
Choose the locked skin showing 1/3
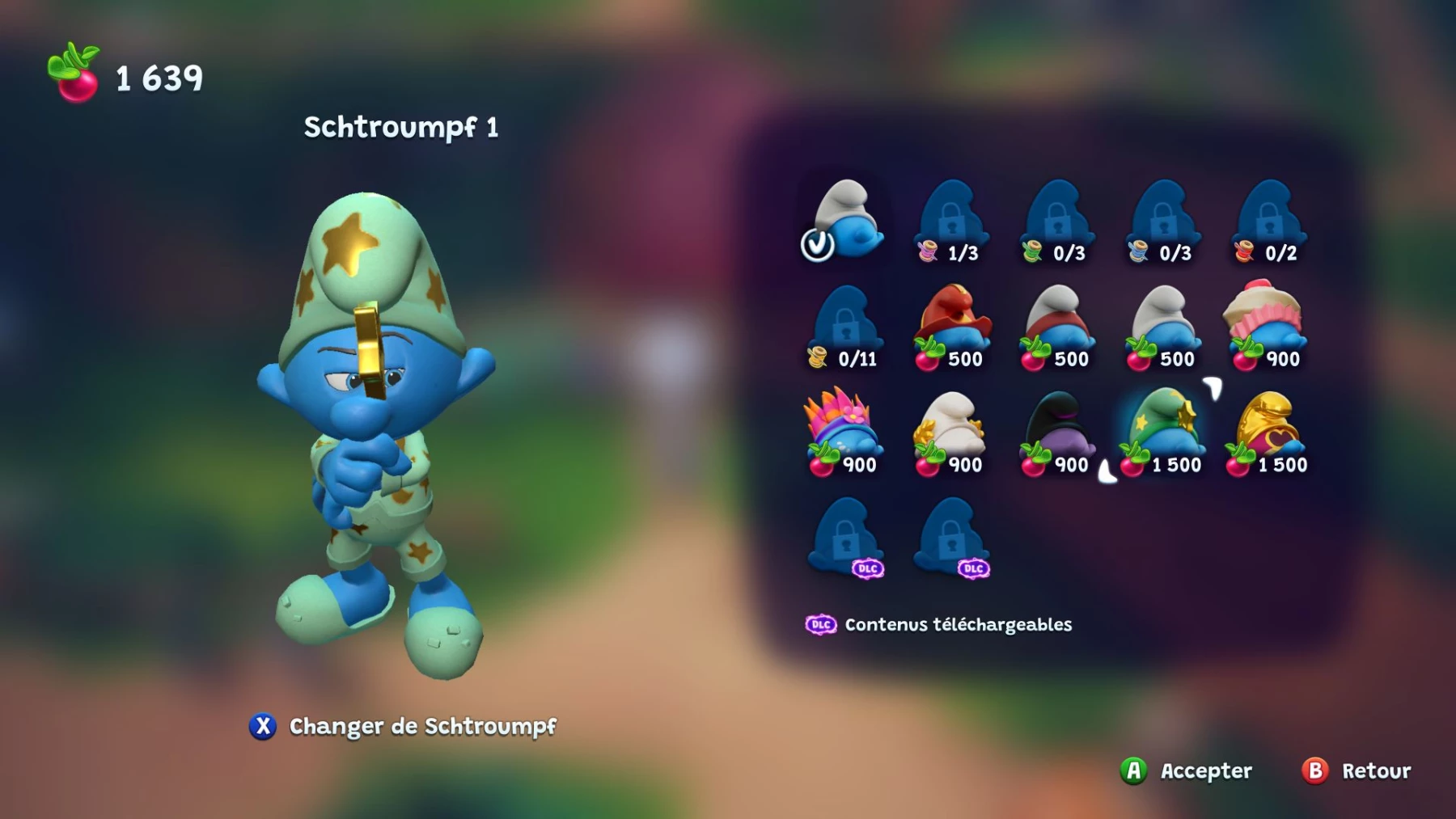[x=951, y=218]
